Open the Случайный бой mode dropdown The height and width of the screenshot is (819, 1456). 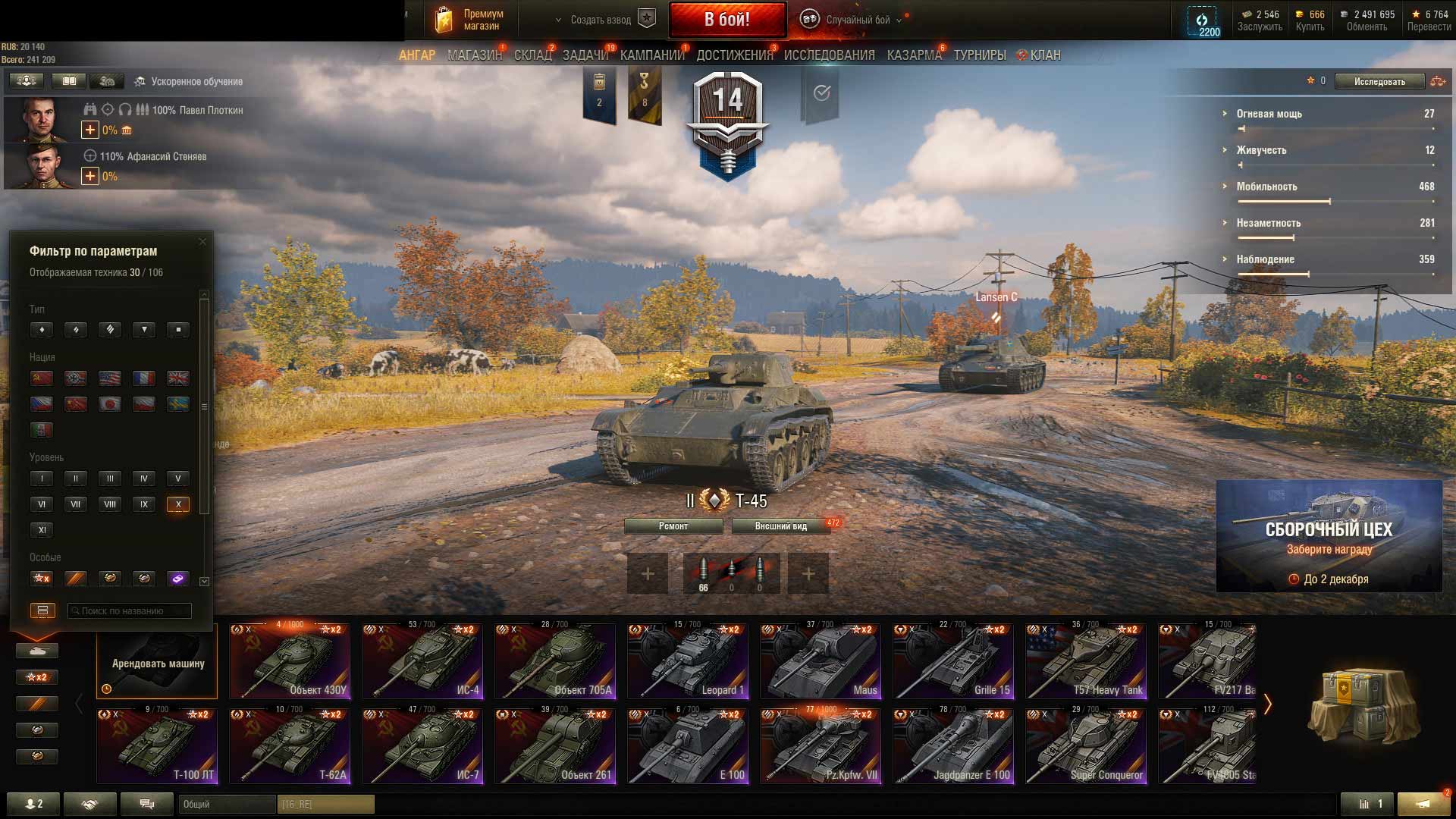[857, 20]
